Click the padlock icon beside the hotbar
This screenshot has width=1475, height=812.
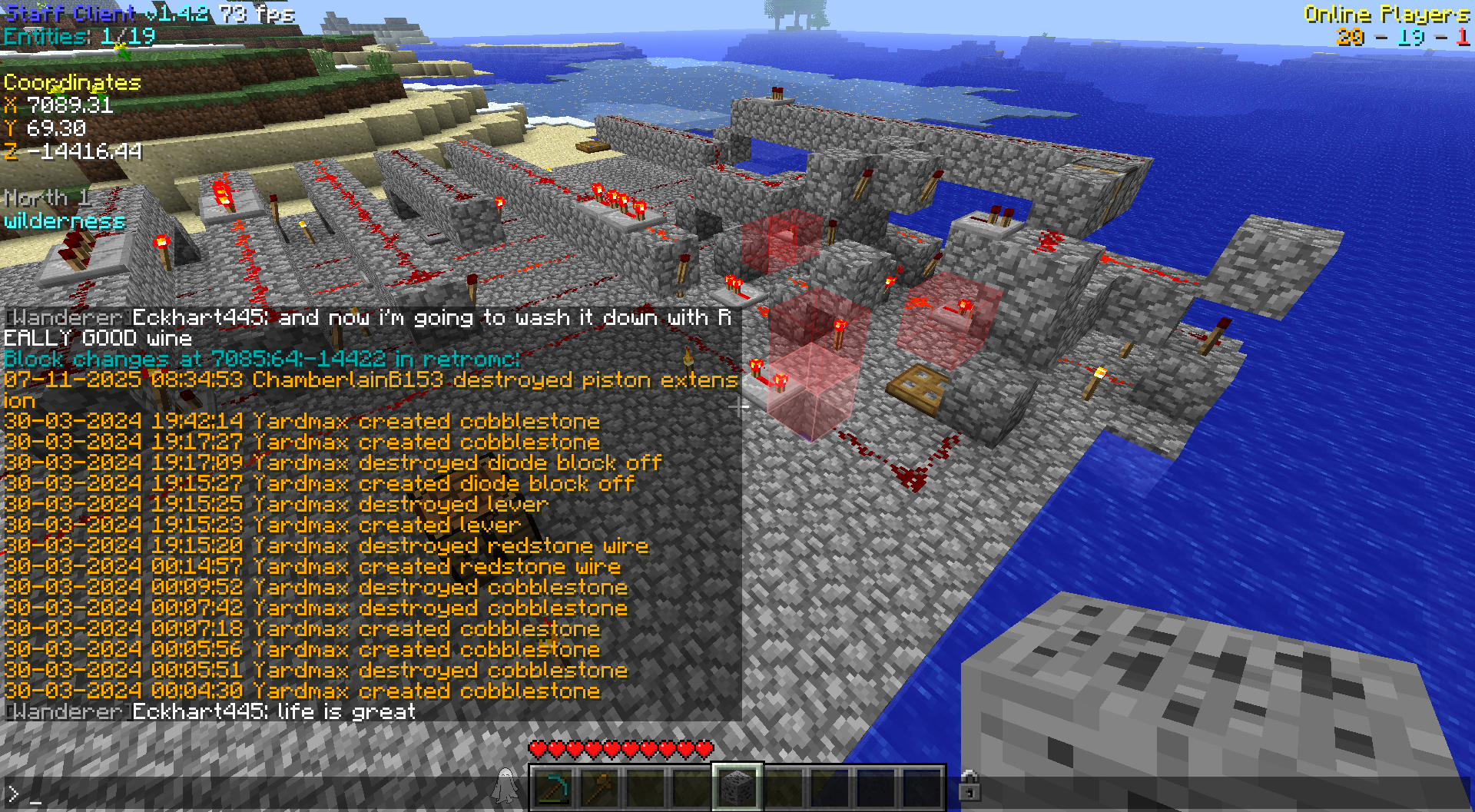[x=969, y=785]
